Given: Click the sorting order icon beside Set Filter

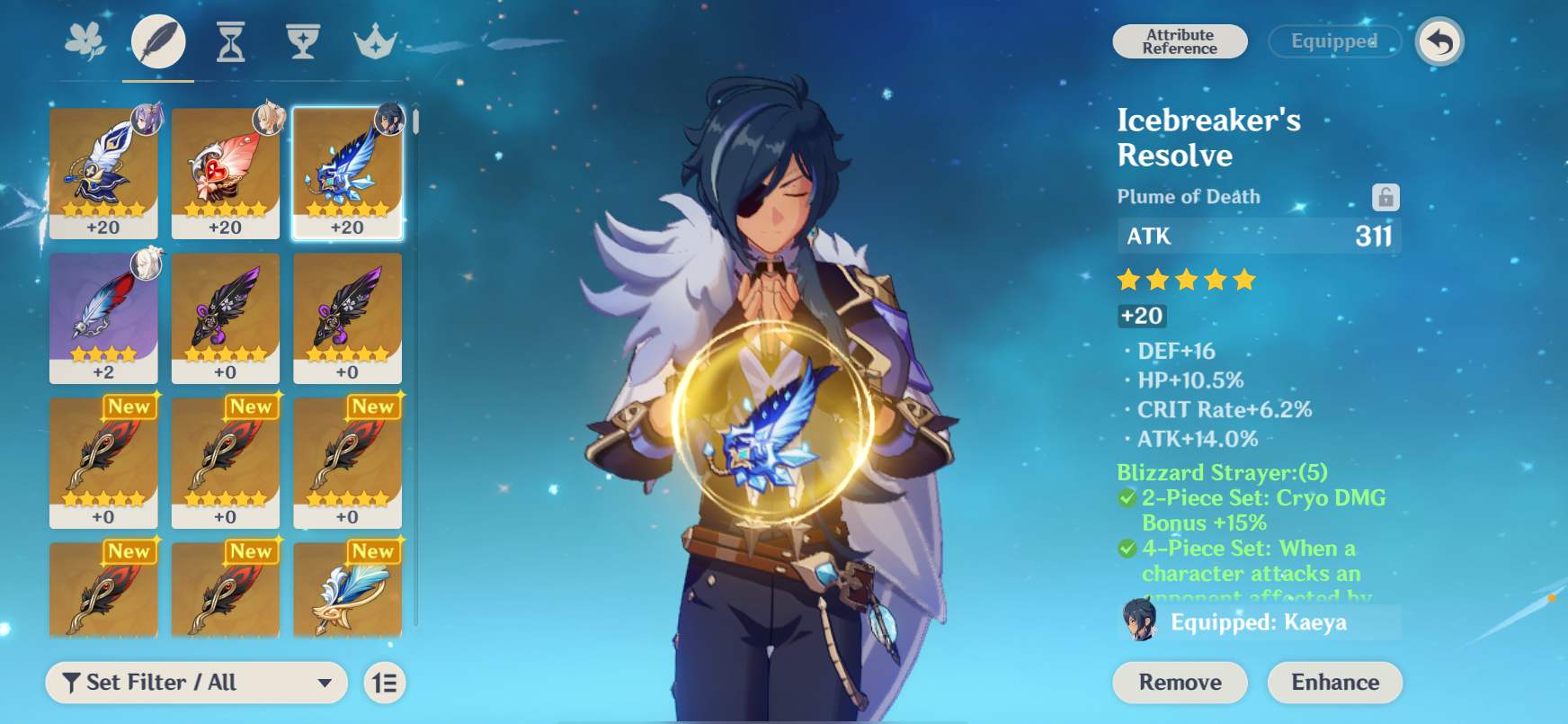Looking at the screenshot, I should [x=385, y=683].
